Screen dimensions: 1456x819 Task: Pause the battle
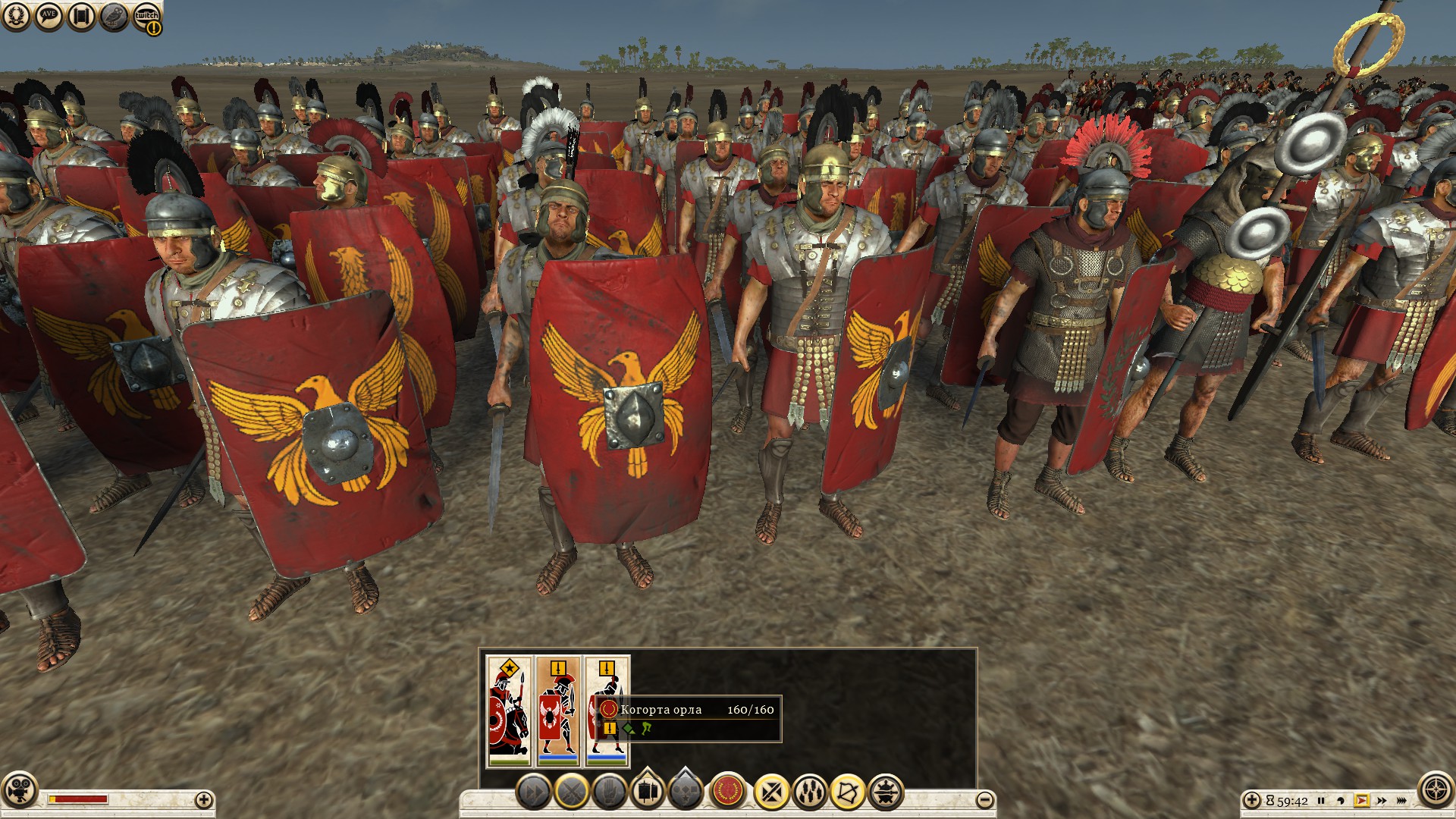pos(1321,801)
